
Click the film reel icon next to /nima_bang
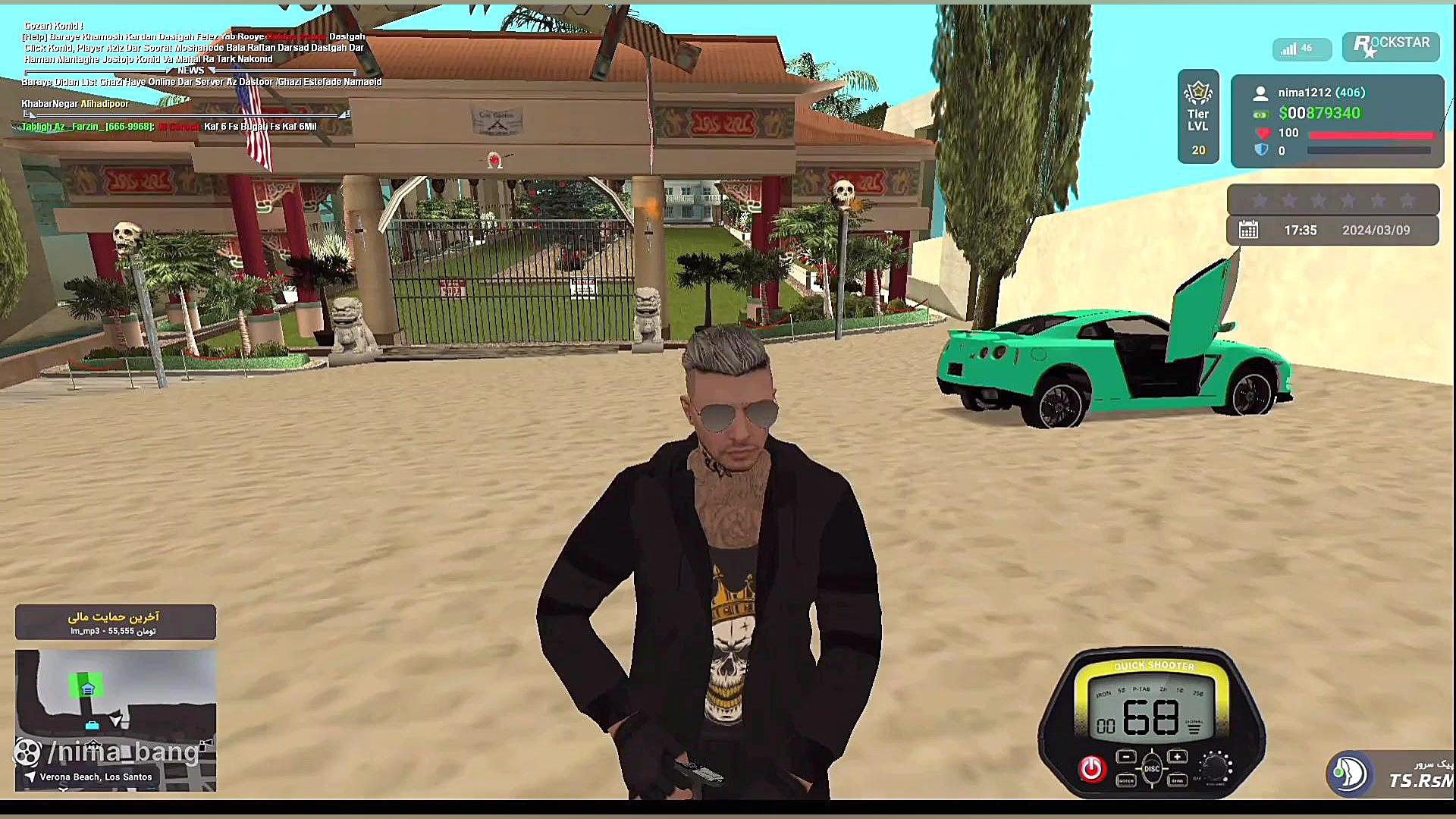(29, 753)
